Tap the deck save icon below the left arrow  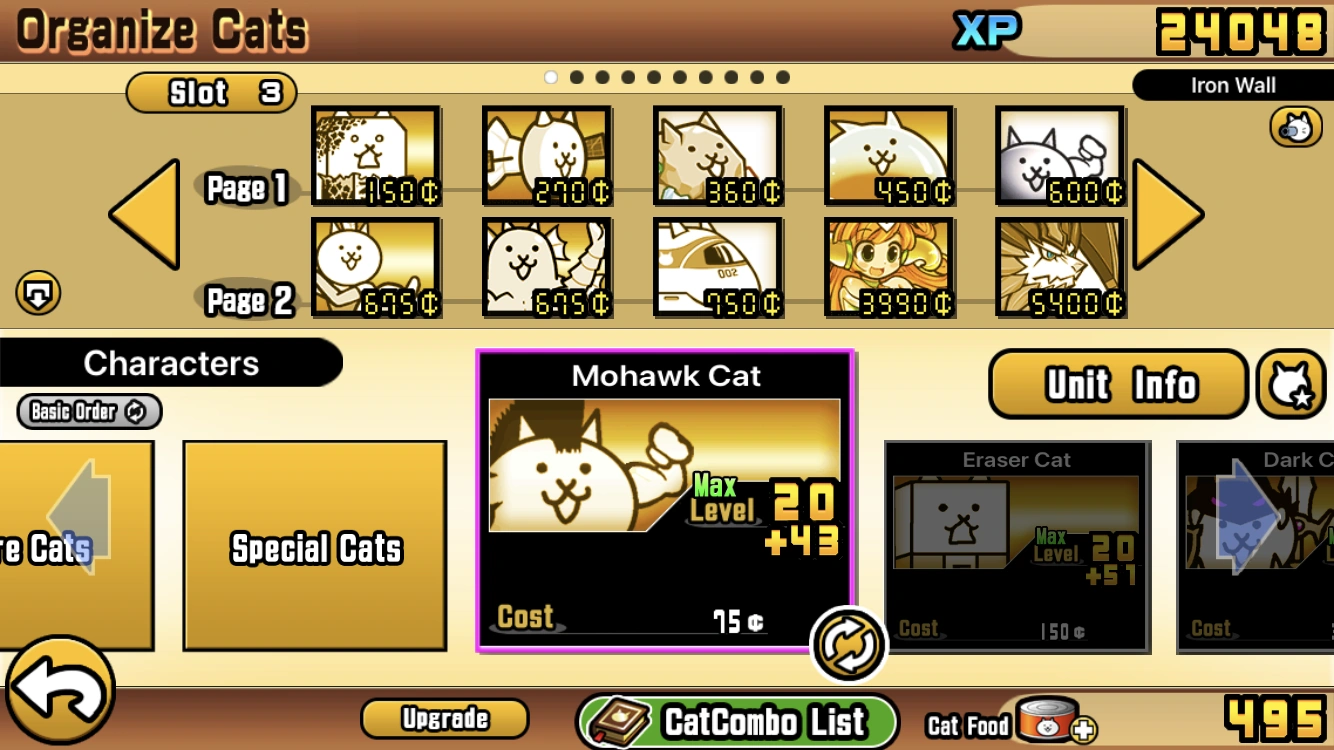coord(38,293)
